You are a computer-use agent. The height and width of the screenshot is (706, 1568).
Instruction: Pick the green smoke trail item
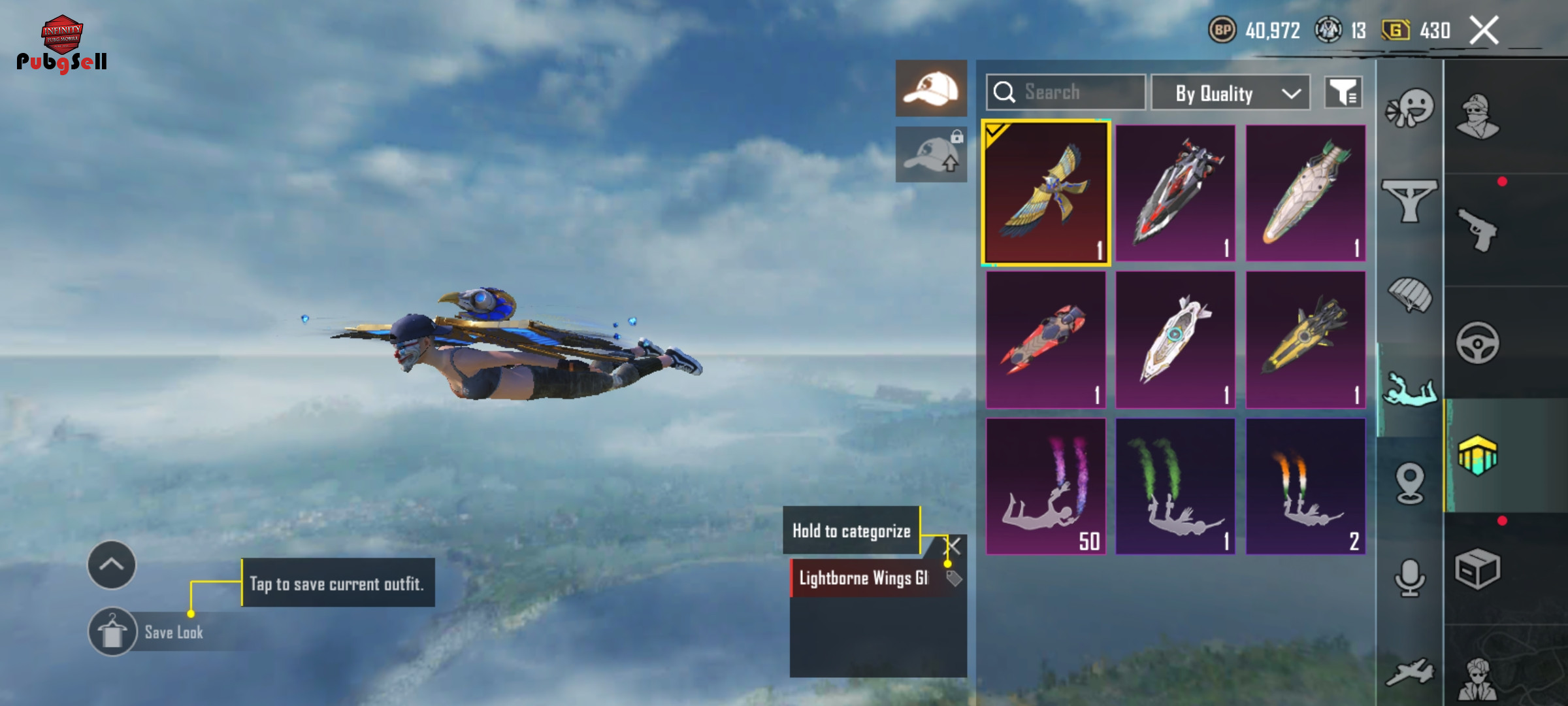(1175, 486)
